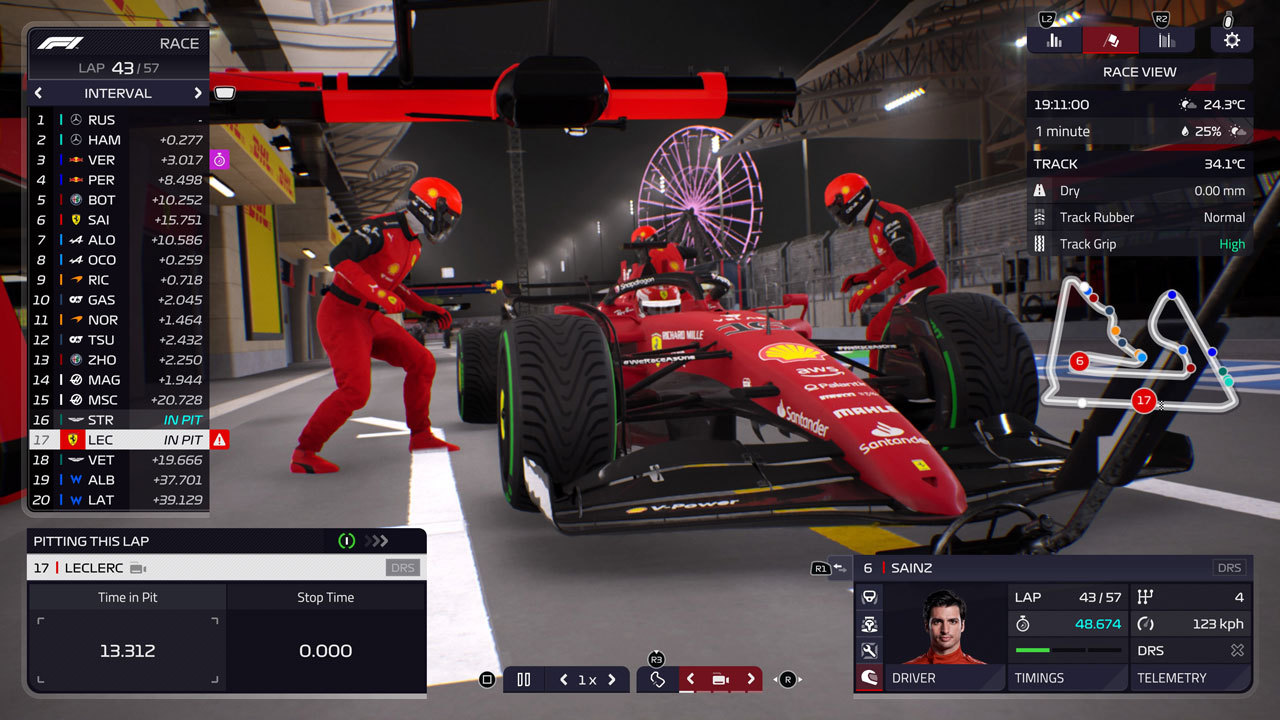Screen dimensions: 1280x720
Task: Select the highlighted LEC row
Action: pyautogui.click(x=119, y=440)
